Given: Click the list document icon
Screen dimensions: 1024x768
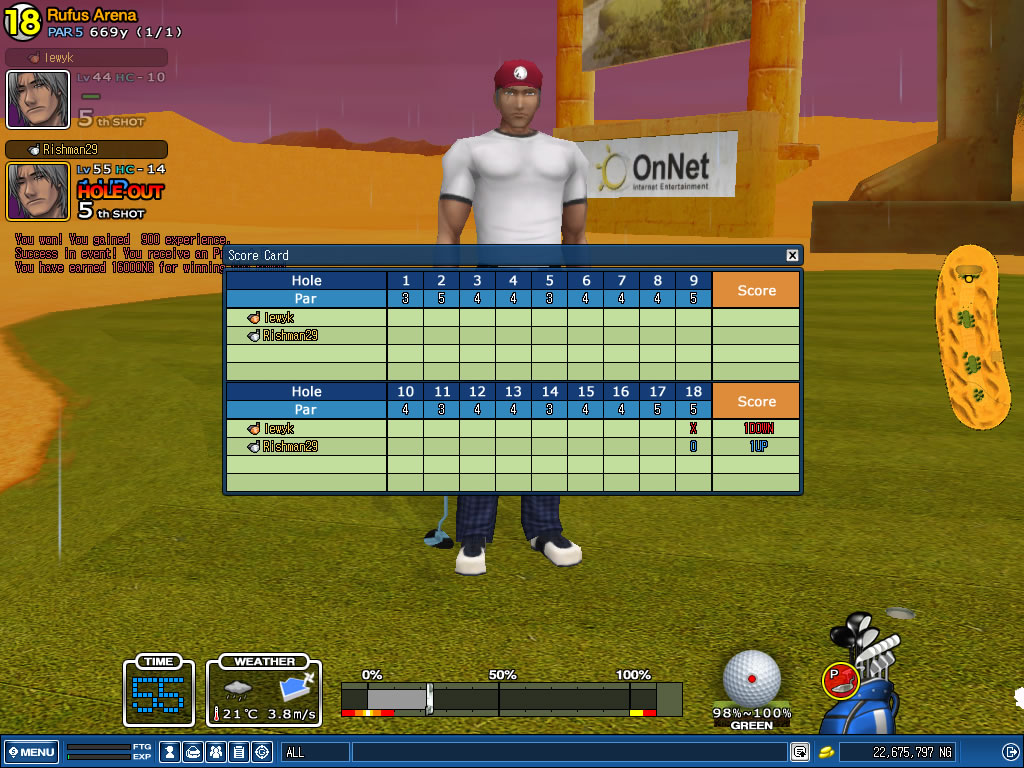Looking at the screenshot, I should click(239, 752).
